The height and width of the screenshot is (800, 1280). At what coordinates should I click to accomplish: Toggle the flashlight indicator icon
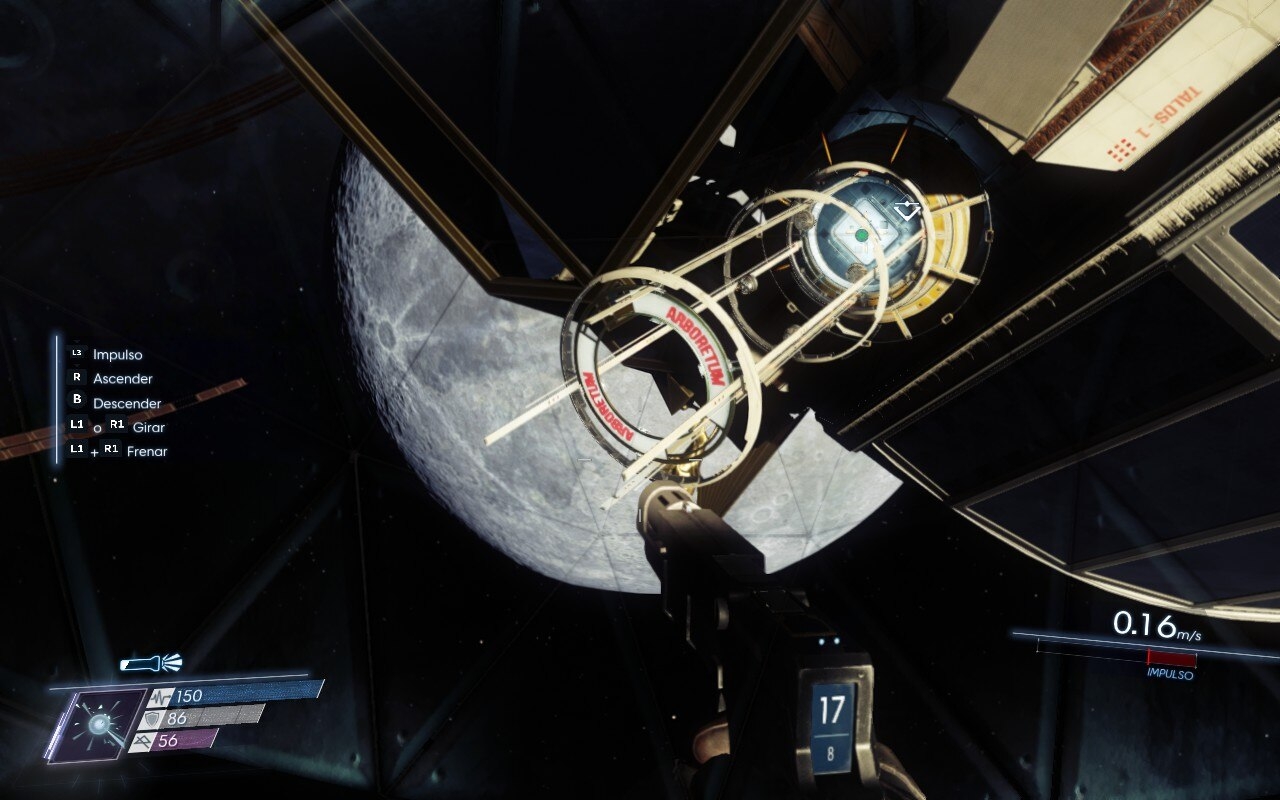[150, 663]
